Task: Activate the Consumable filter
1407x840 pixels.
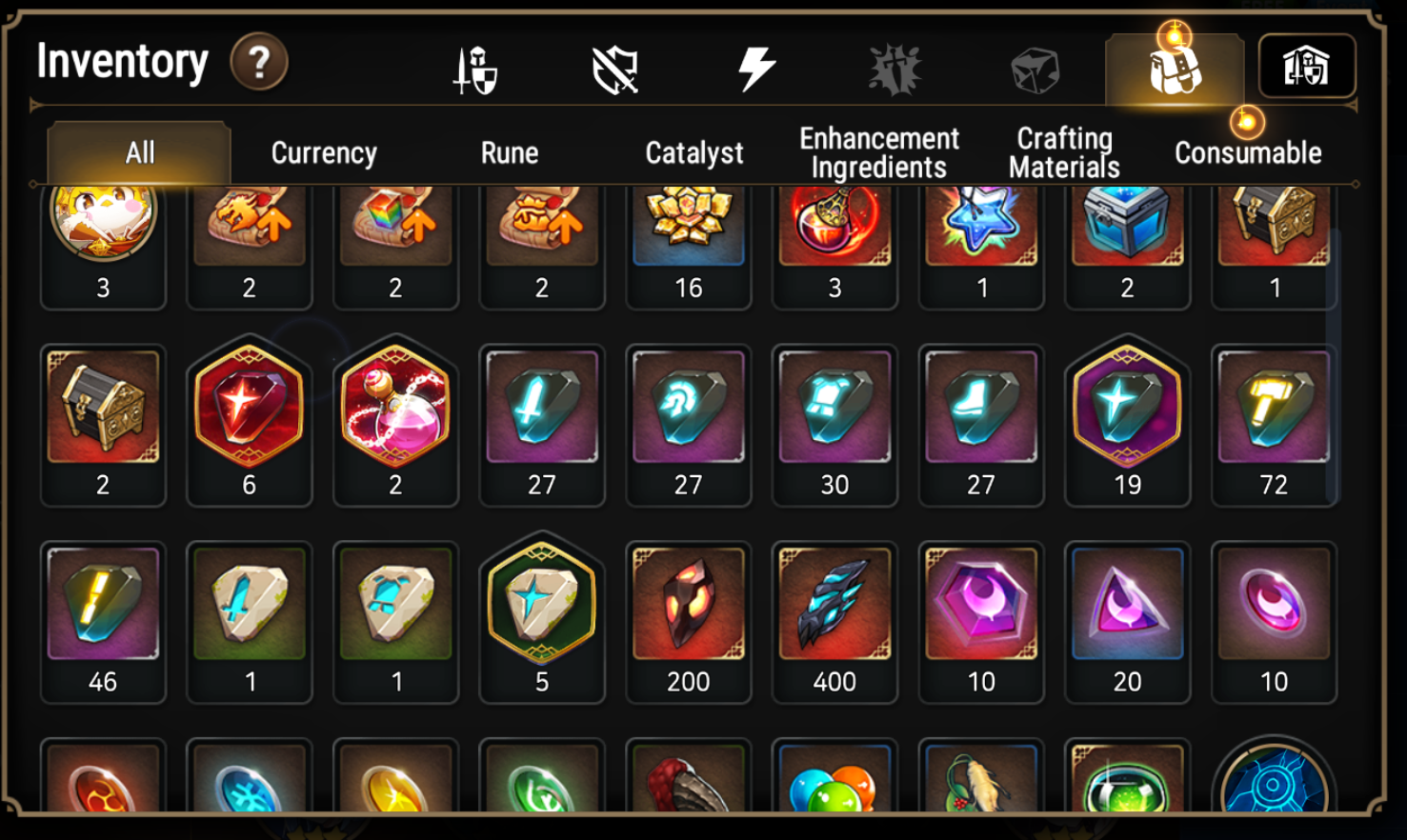Action: 1249,151
